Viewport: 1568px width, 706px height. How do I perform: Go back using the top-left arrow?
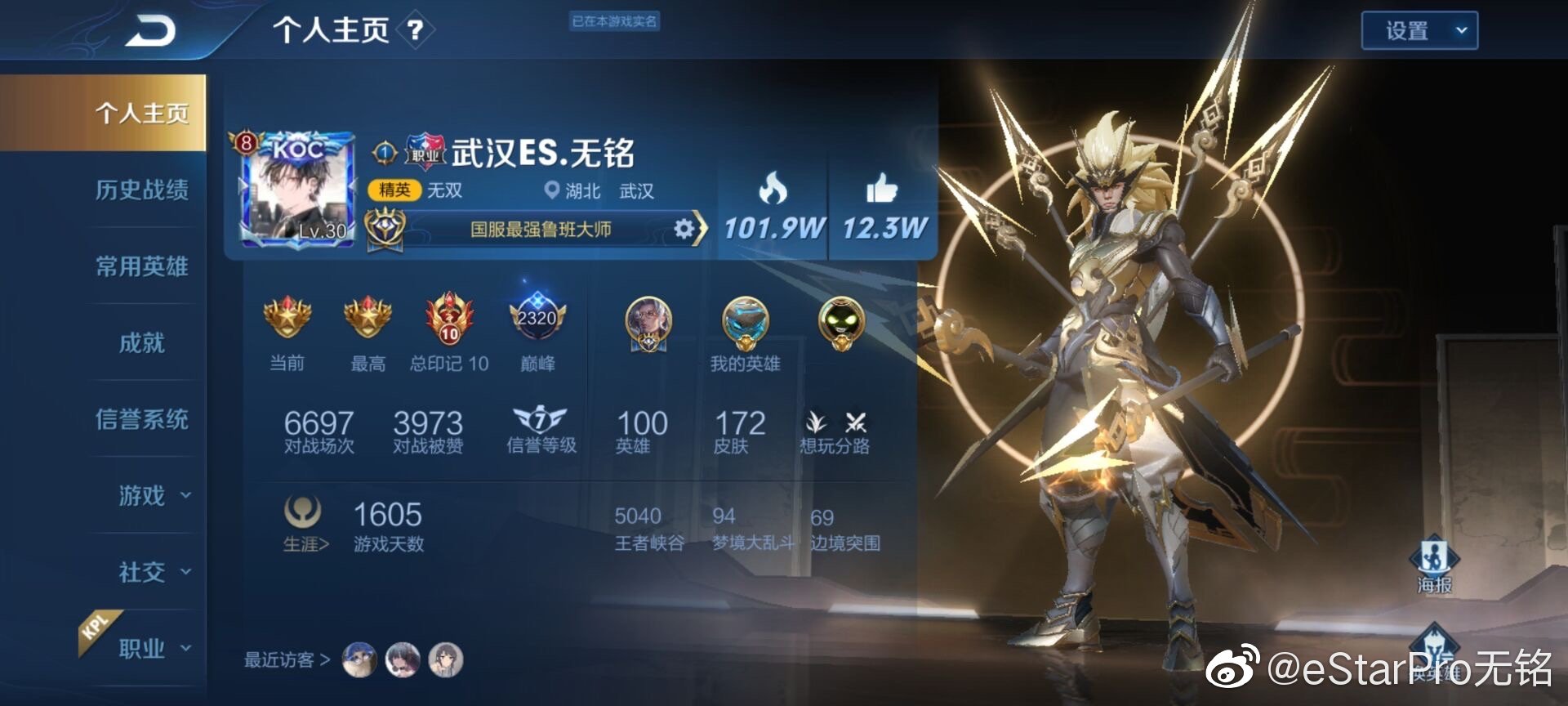(150, 32)
